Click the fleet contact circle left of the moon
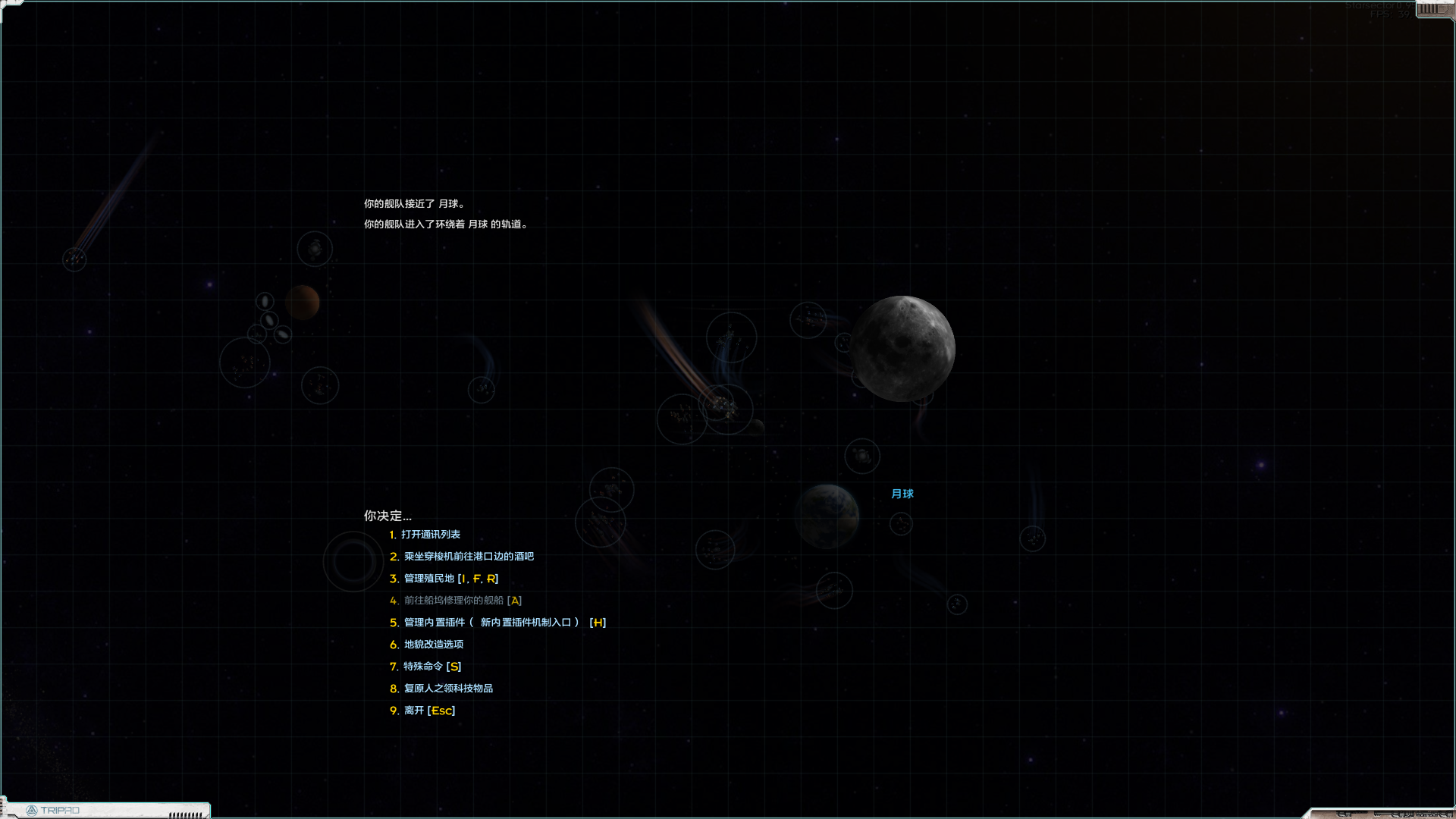This screenshot has width=1456, height=819. (808, 319)
